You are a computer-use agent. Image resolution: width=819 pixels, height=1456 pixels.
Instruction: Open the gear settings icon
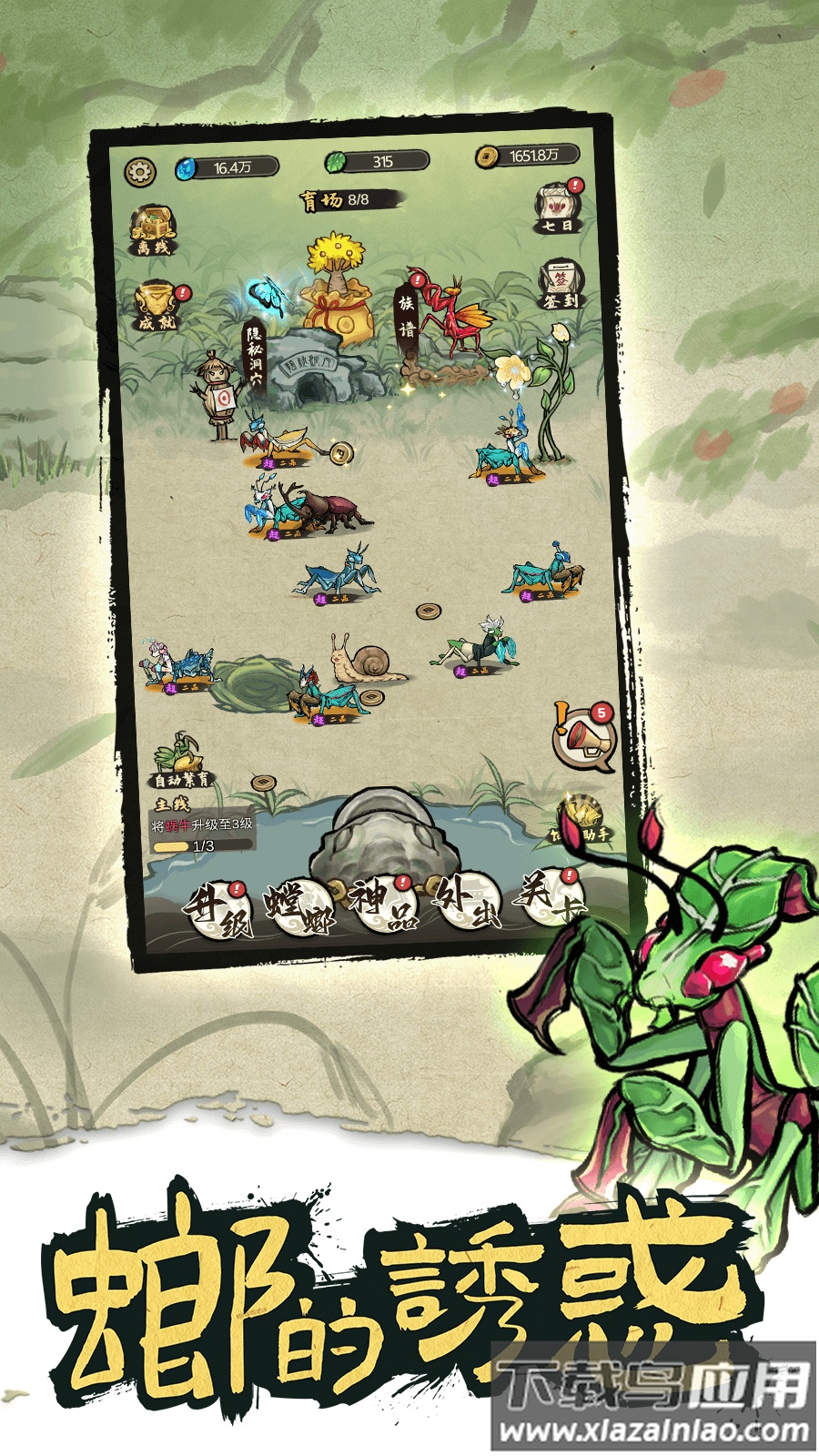pyautogui.click(x=141, y=171)
